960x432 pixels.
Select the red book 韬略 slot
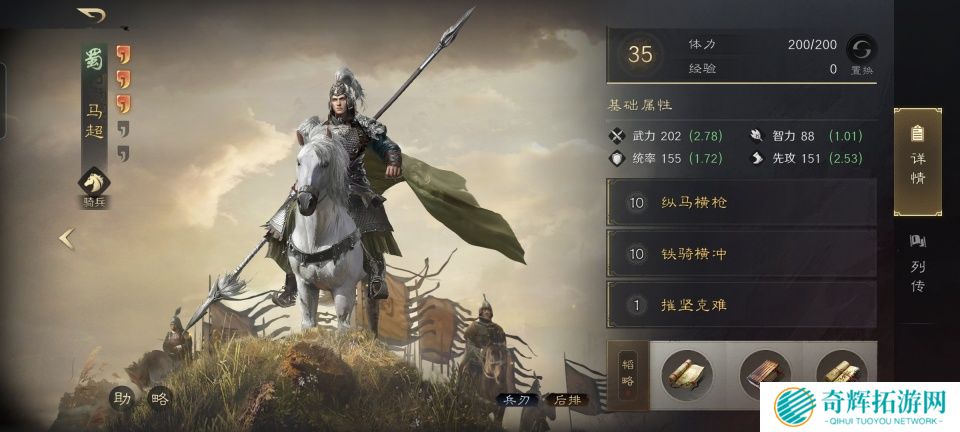(x=764, y=374)
